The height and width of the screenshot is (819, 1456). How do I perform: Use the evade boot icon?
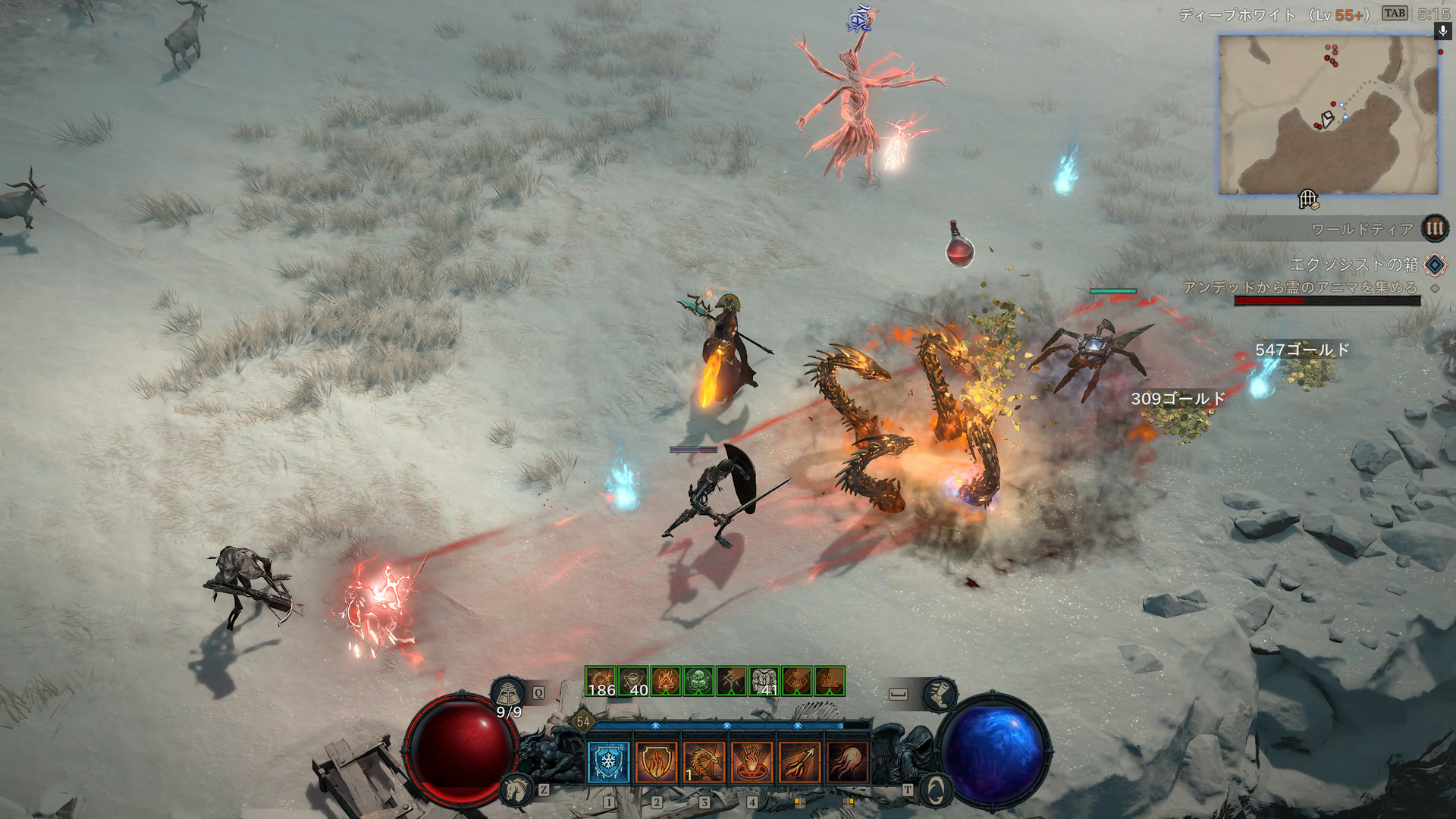click(x=940, y=693)
